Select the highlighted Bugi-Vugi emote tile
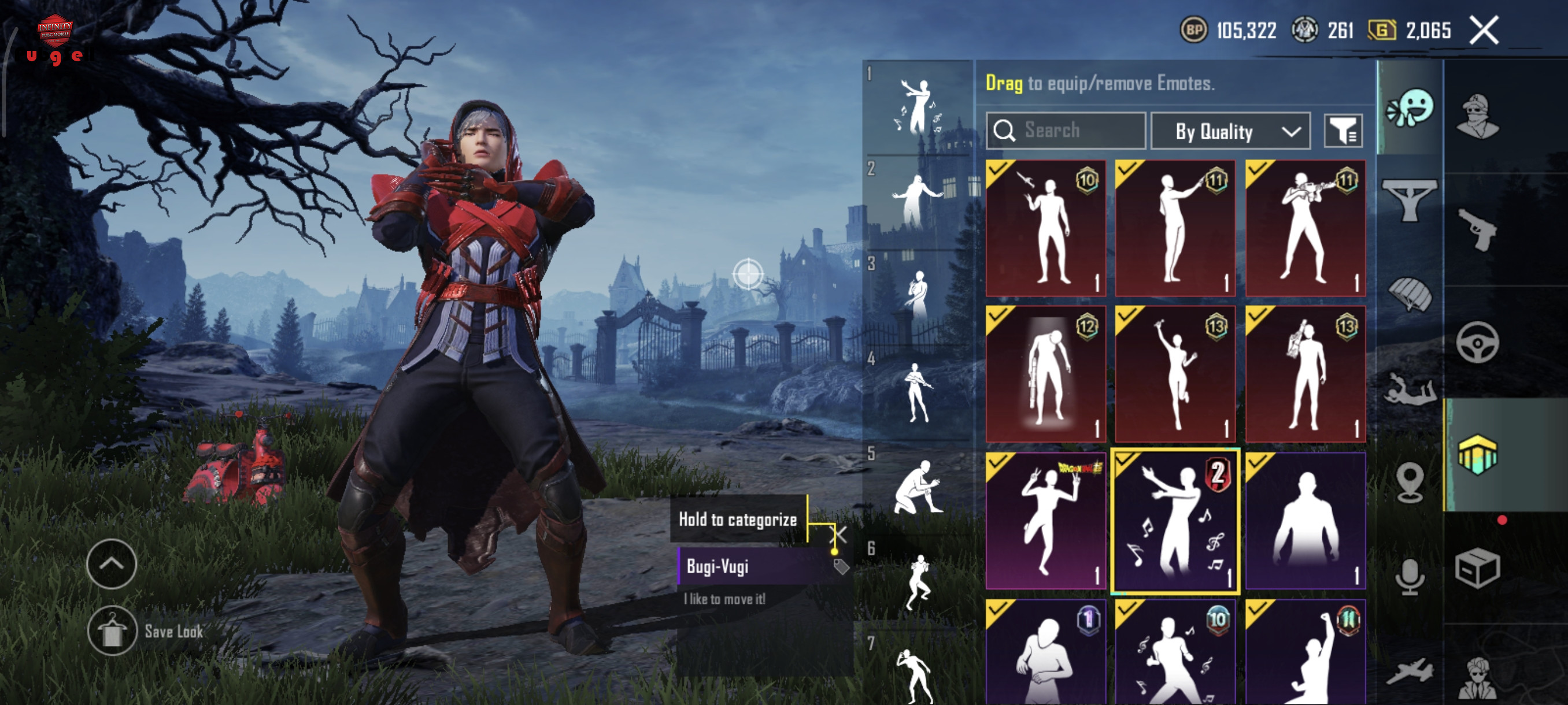Viewport: 1568px width, 705px height. click(1174, 521)
